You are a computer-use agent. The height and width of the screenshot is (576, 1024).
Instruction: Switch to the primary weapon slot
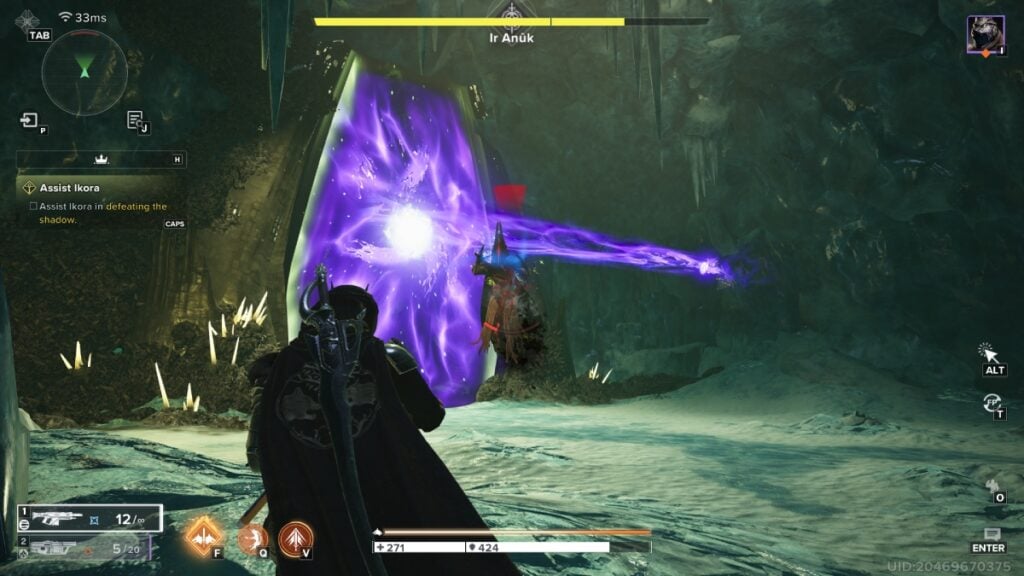coord(88,518)
